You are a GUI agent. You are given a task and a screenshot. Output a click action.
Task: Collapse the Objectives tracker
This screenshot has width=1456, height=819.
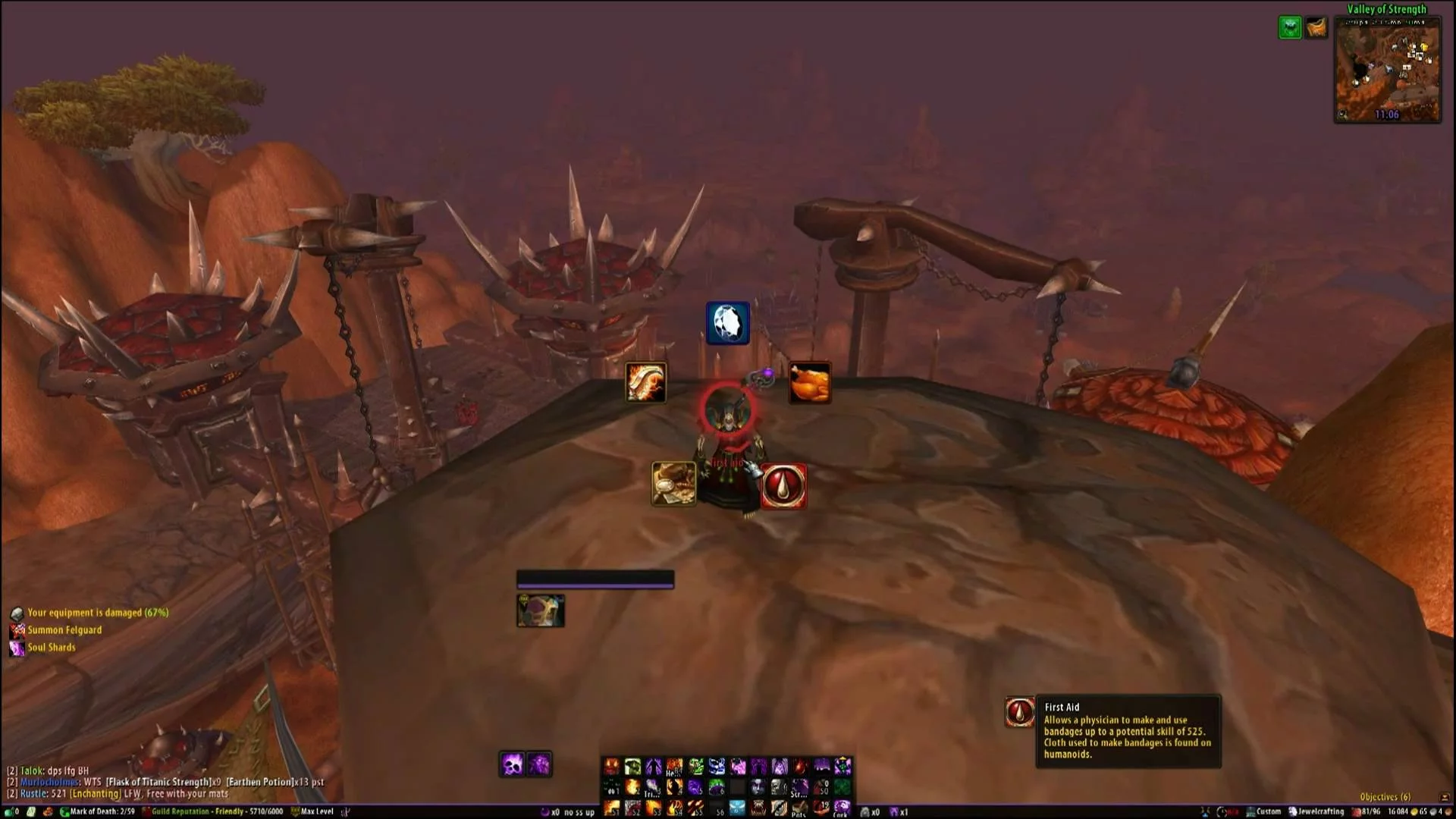1444,797
